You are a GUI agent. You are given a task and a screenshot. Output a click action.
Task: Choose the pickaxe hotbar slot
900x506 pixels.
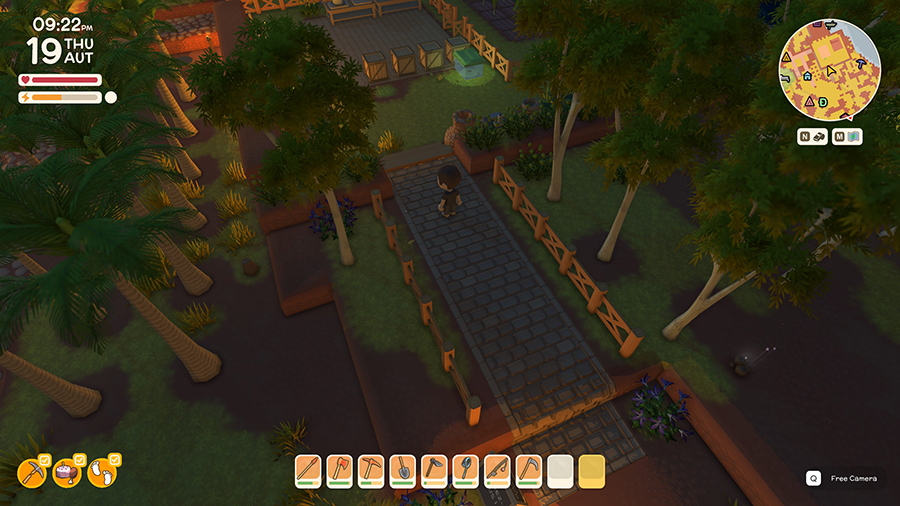click(x=371, y=470)
